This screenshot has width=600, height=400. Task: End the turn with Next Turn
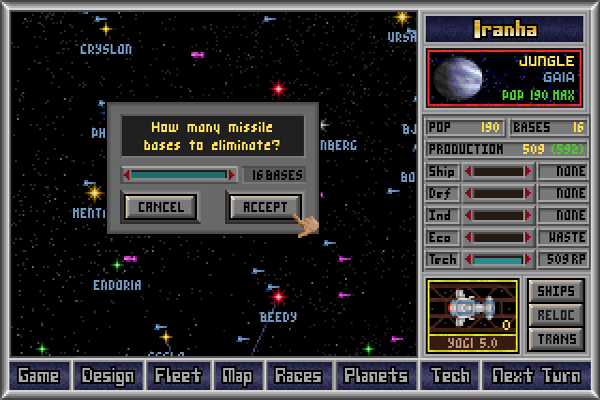pyautogui.click(x=534, y=376)
